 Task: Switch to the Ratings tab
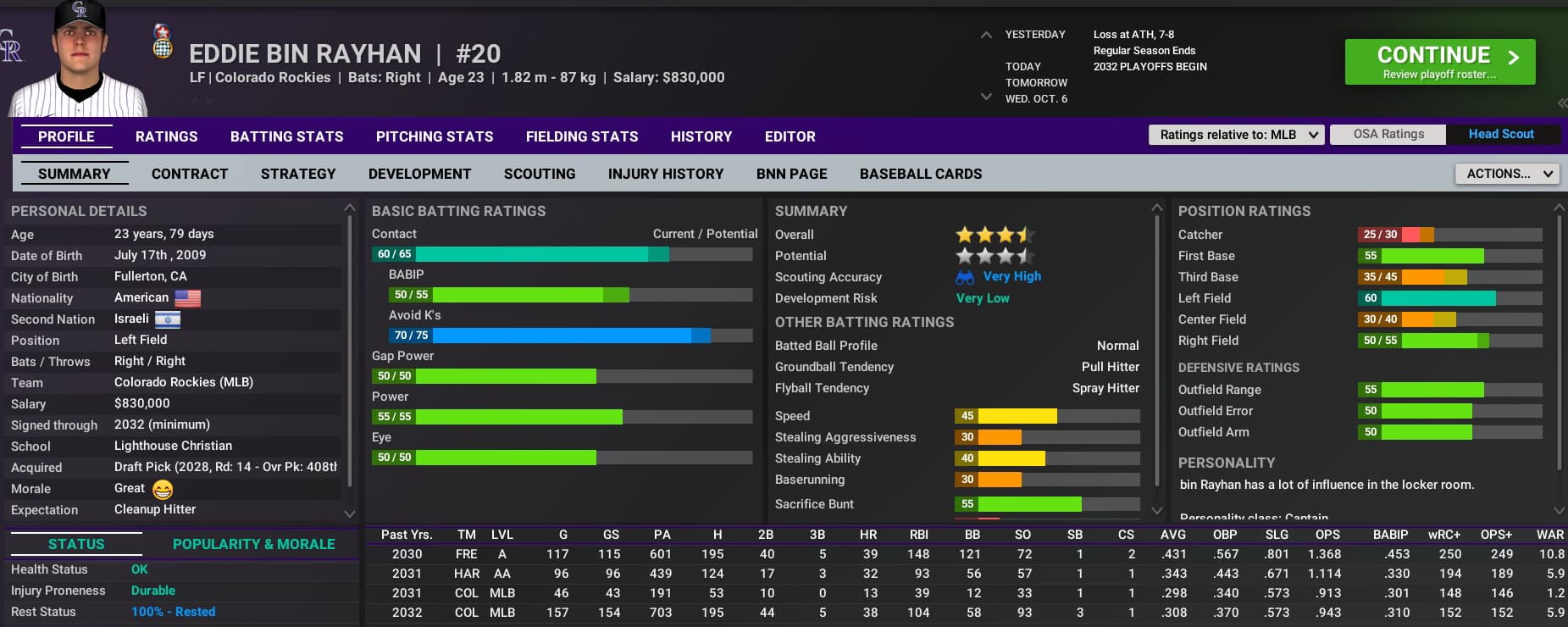(x=166, y=136)
